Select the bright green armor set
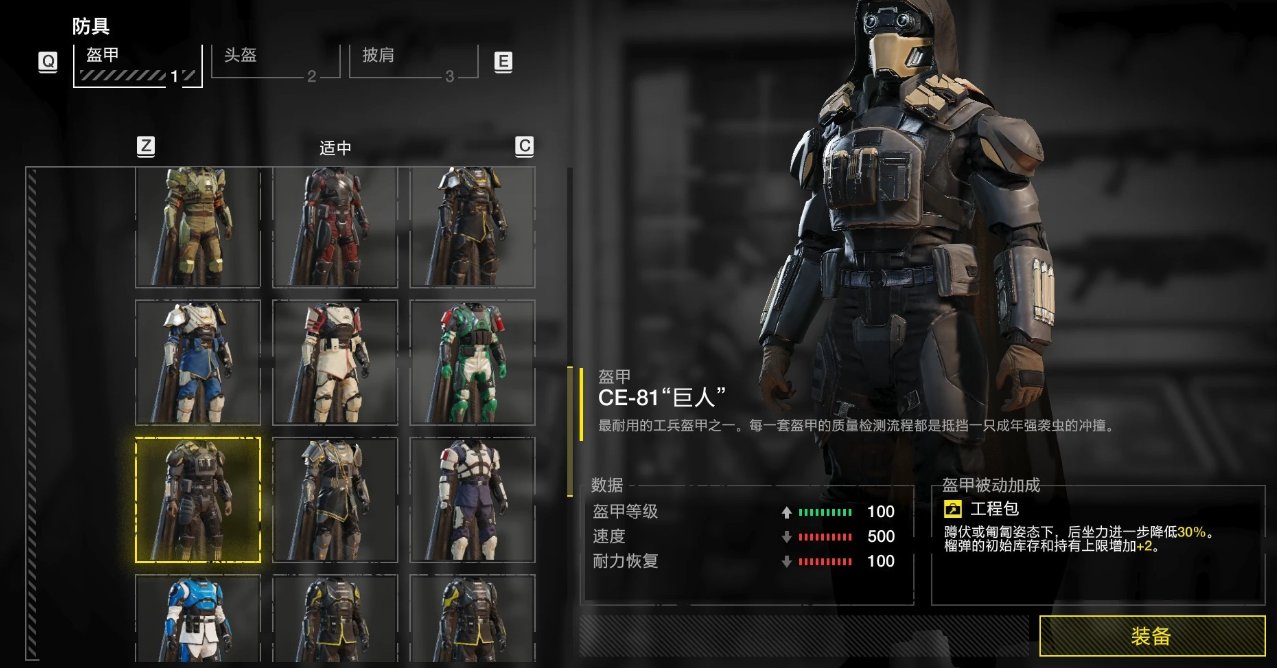Viewport: 1277px width, 668px height. pos(472,362)
